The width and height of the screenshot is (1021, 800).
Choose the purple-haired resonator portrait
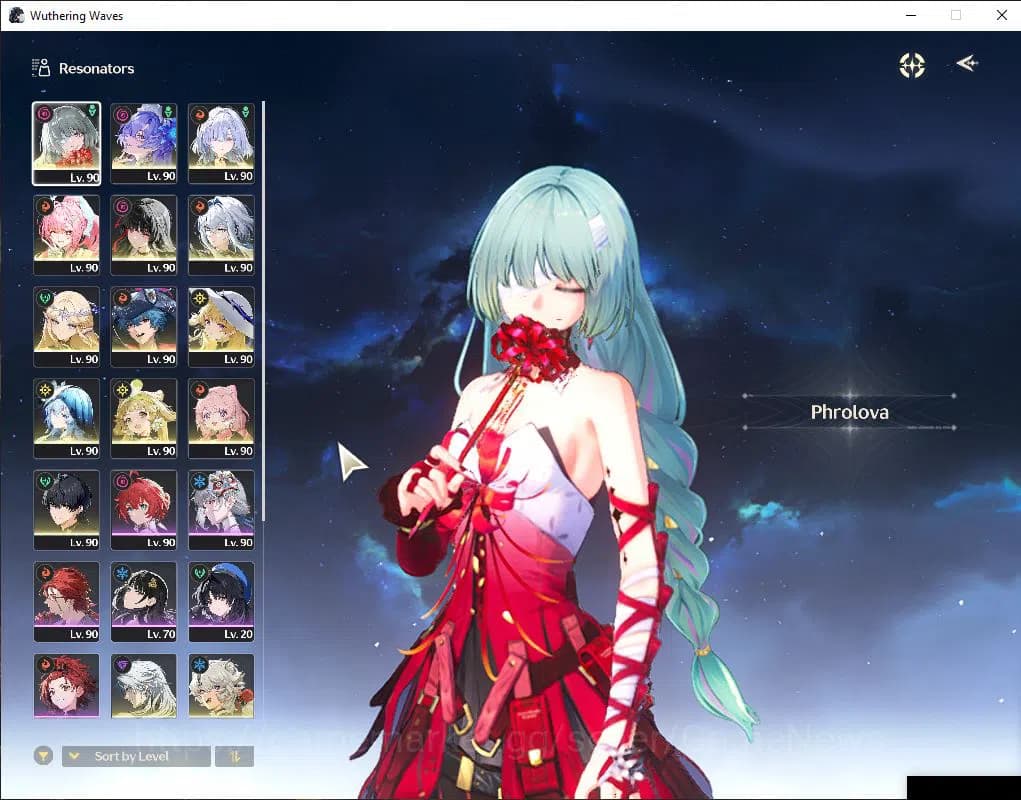click(143, 142)
